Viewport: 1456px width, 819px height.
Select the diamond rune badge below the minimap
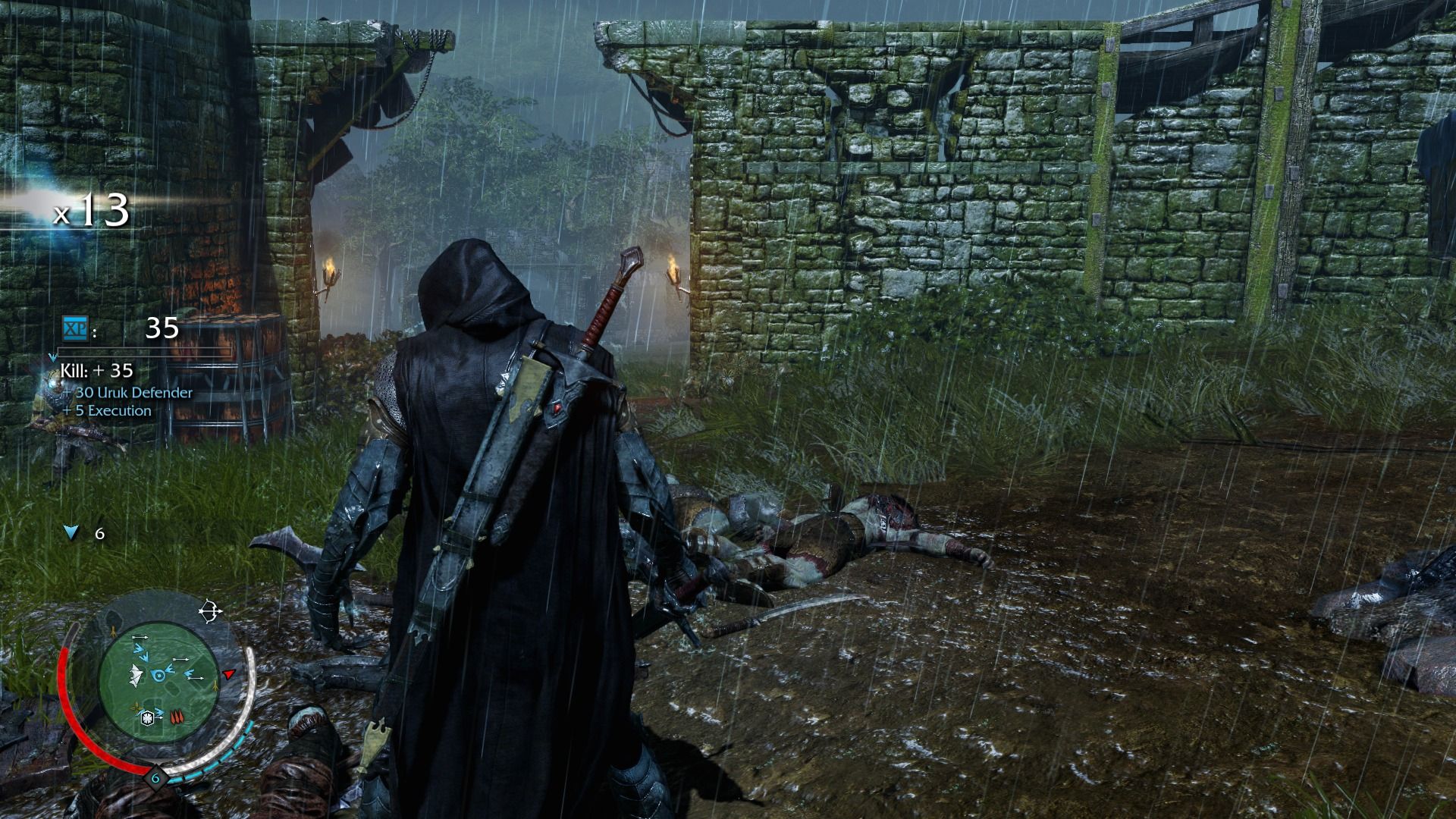pyautogui.click(x=155, y=778)
